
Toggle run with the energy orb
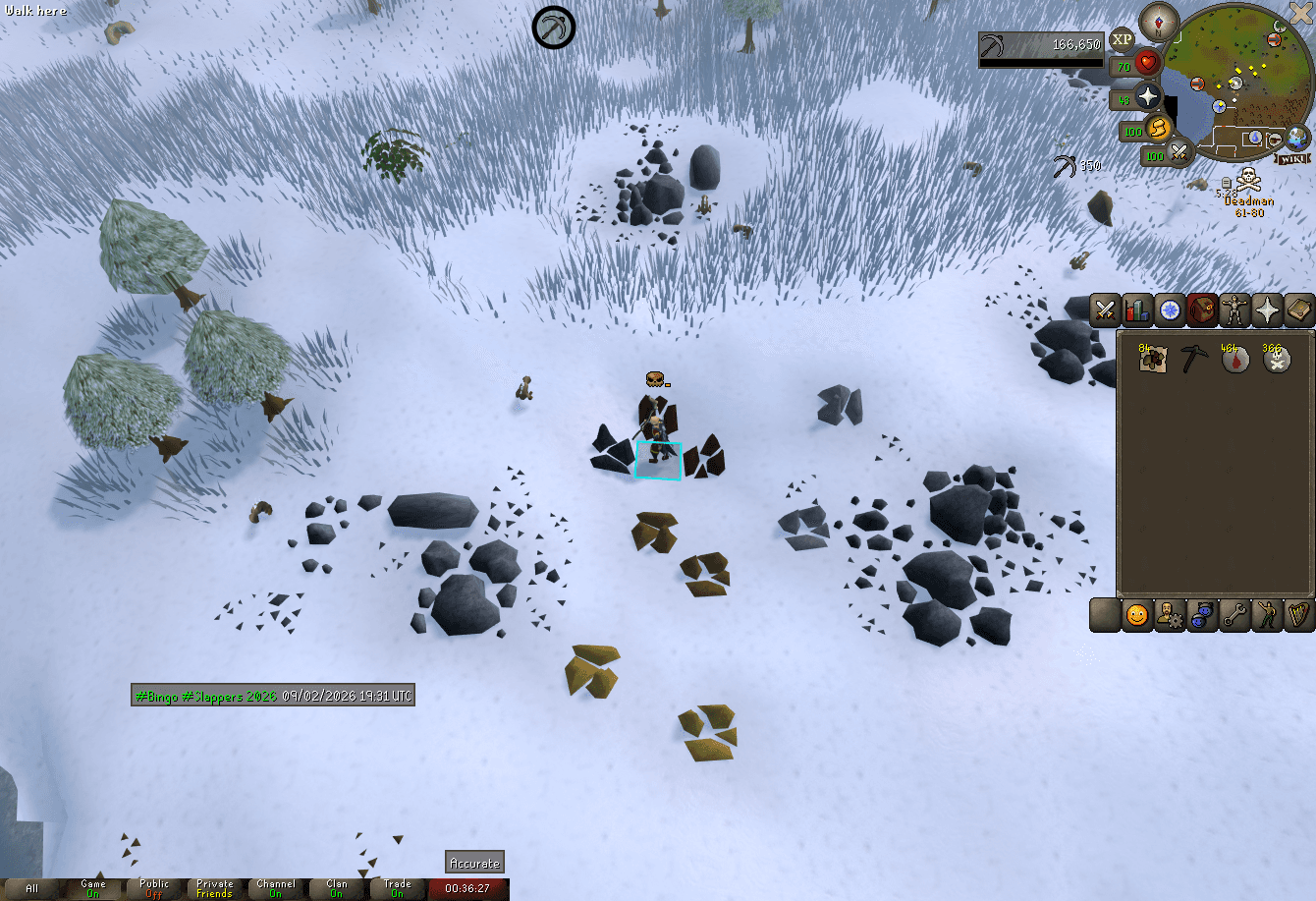(1158, 130)
